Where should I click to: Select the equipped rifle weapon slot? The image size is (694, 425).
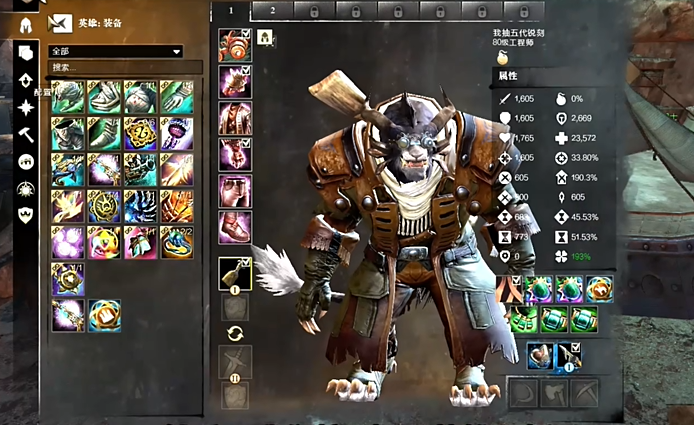235,274
